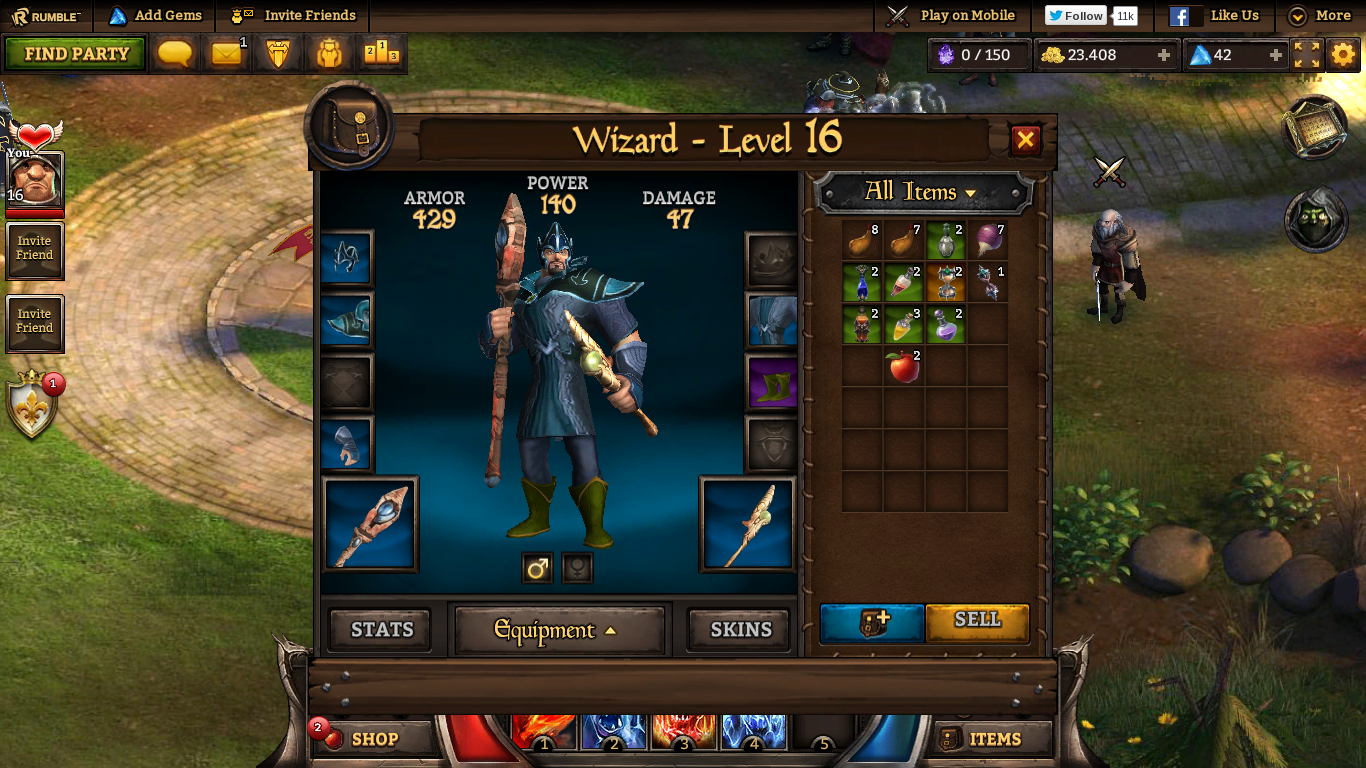The width and height of the screenshot is (1366, 768).
Task: Open the Items panel
Action: [993, 739]
